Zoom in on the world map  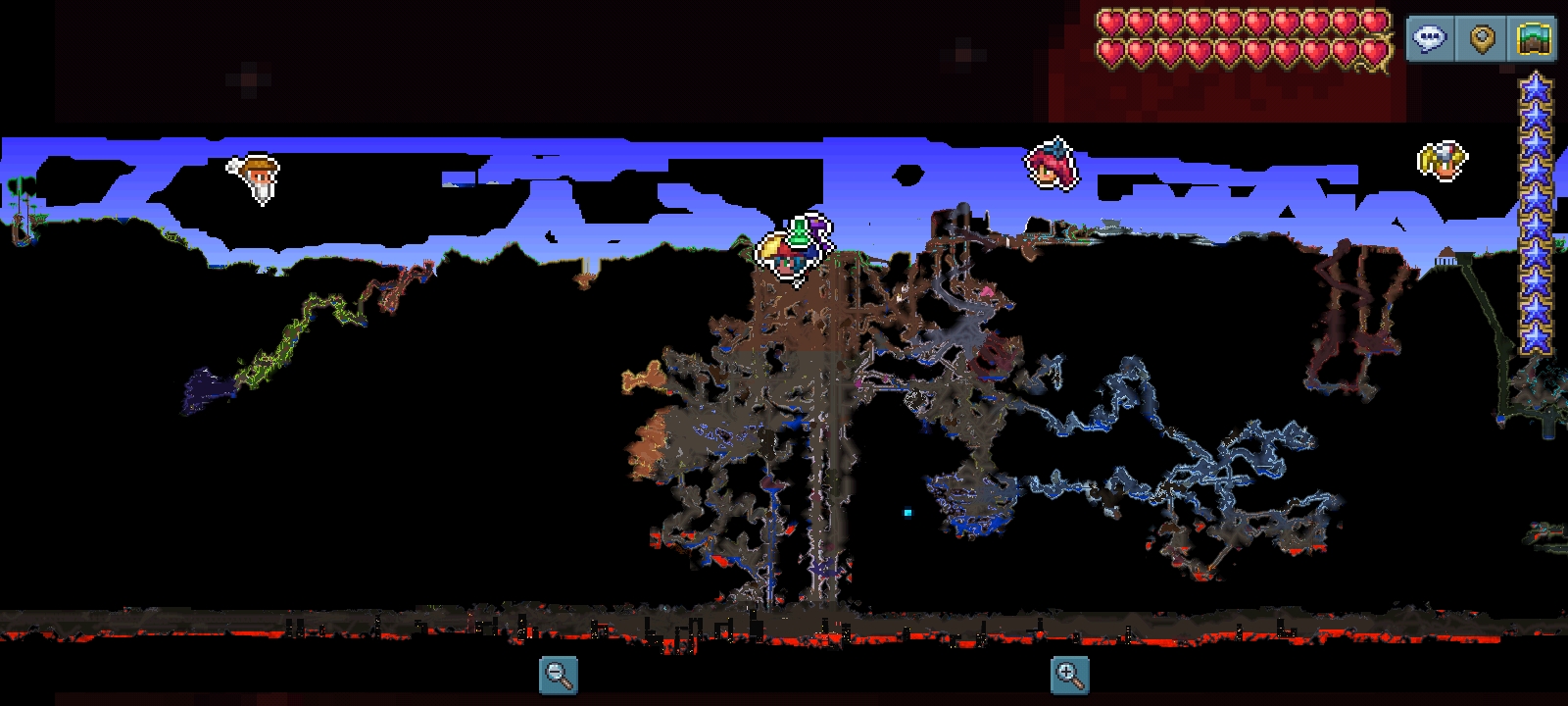1069,675
